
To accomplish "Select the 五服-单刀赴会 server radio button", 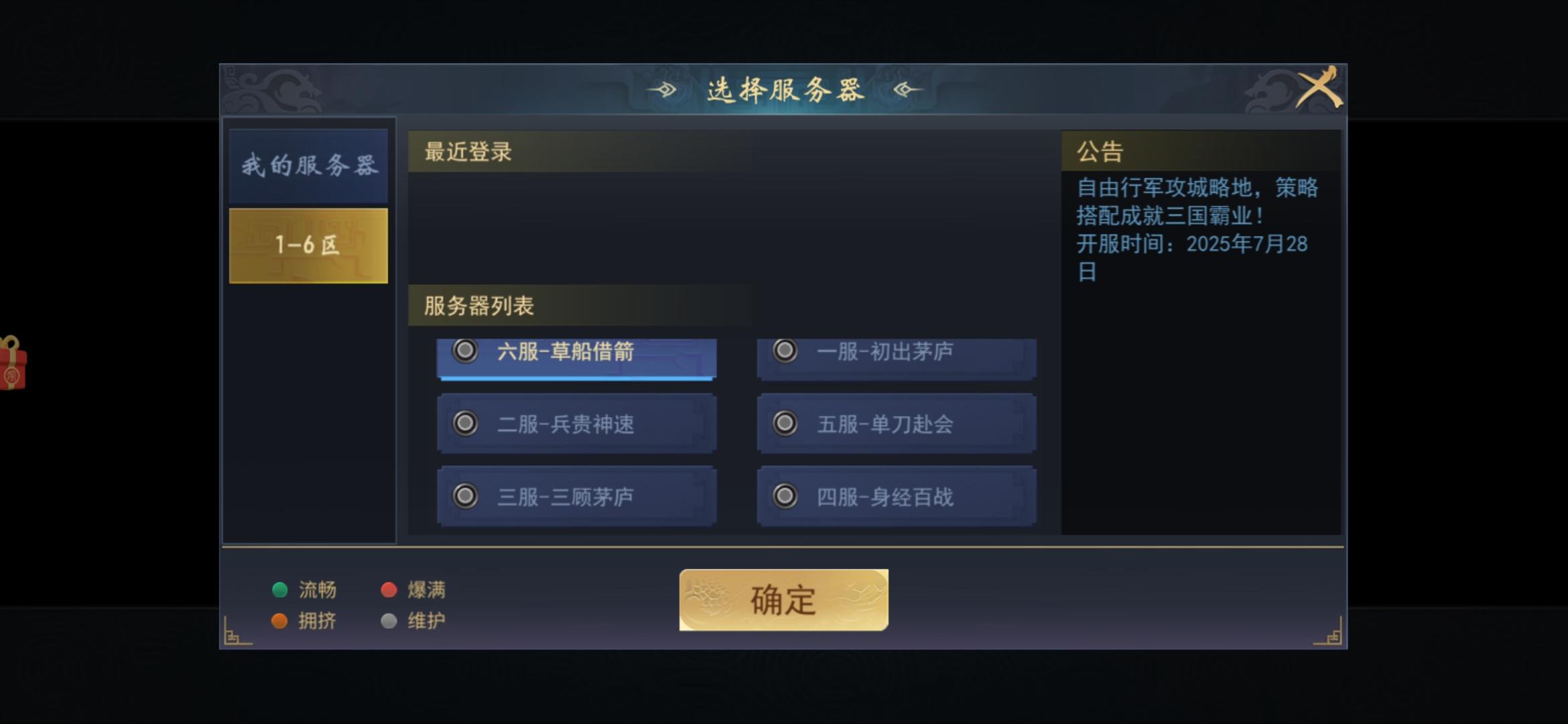I will click(x=783, y=424).
